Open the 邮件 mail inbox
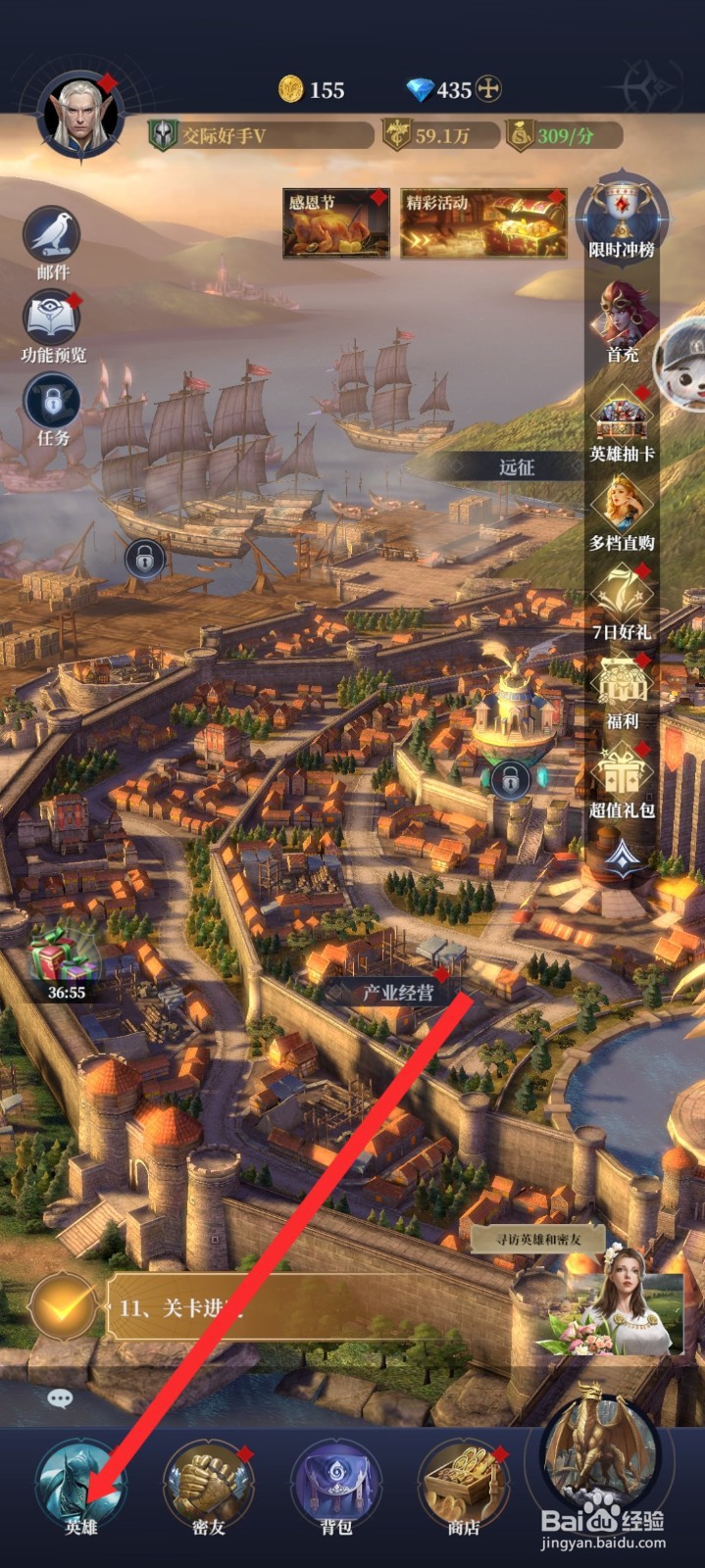Viewport: 705px width, 1568px height. 52,238
